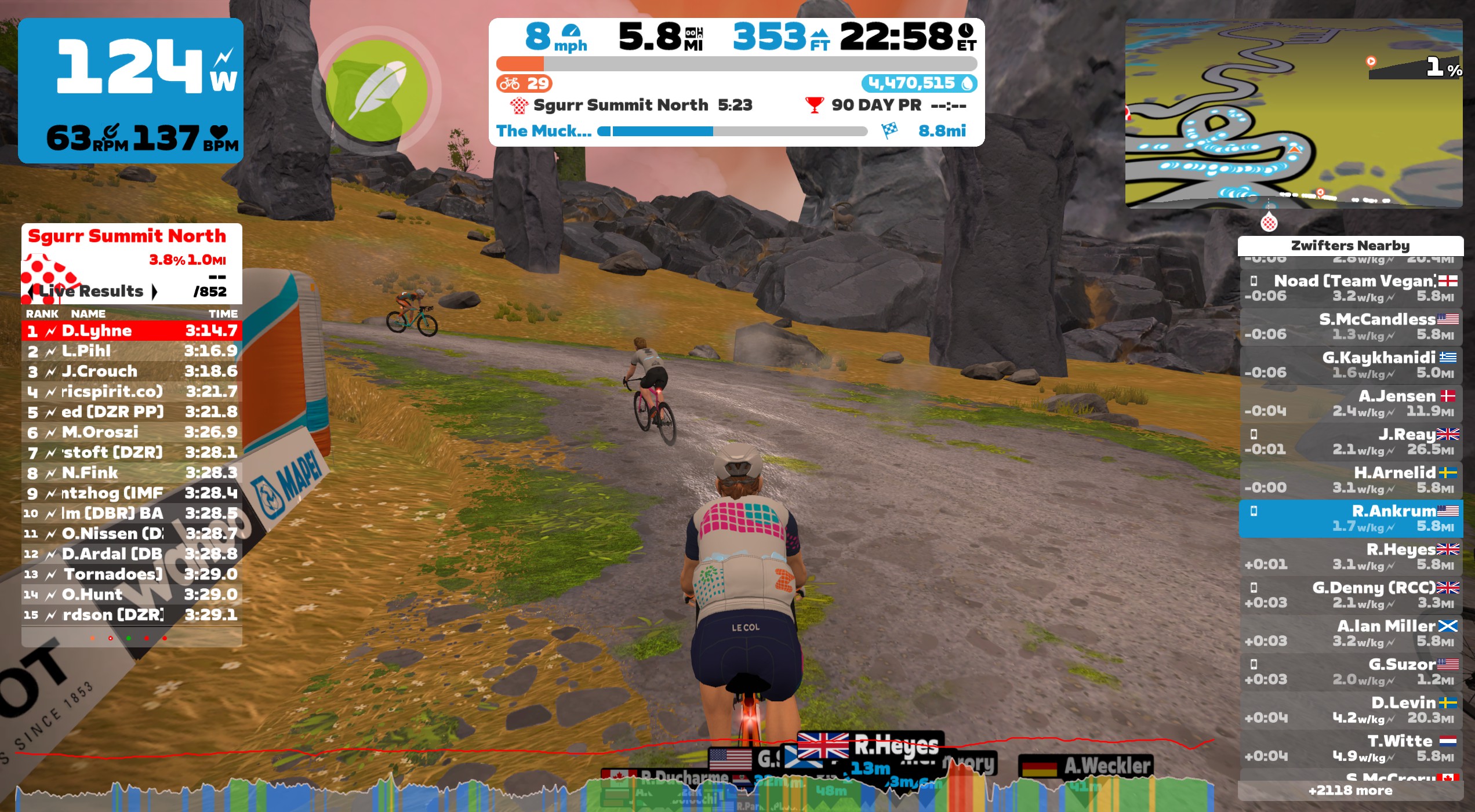View rider S.McCandless nearby
The width and height of the screenshot is (1475, 812).
tap(1350, 326)
